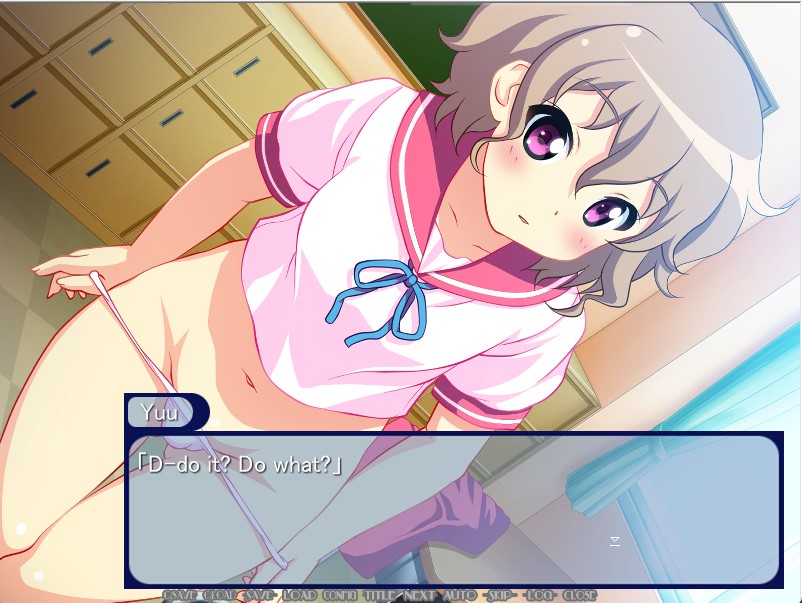
Task: Click the QSAVE quick save button
Action: tap(181, 595)
